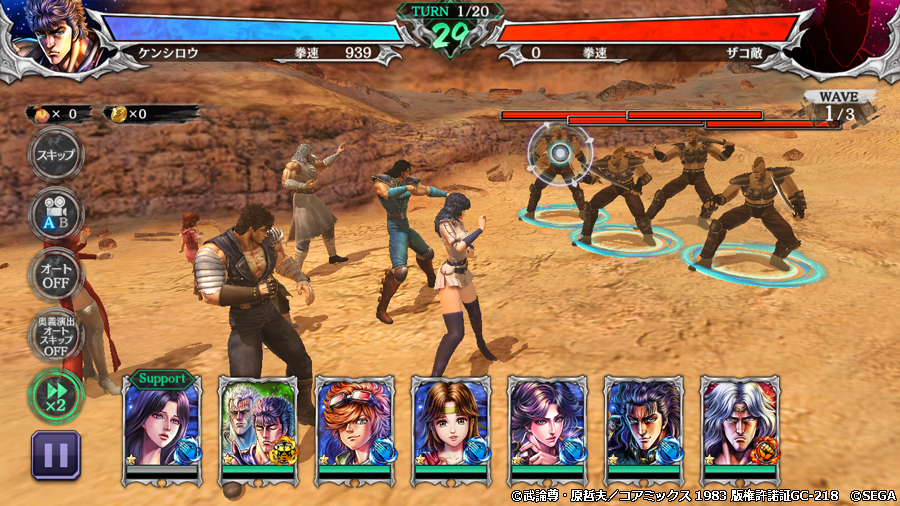The width and height of the screenshot is (900, 506).
Task: Pick the brown-haired headband girl card
Action: click(x=450, y=429)
